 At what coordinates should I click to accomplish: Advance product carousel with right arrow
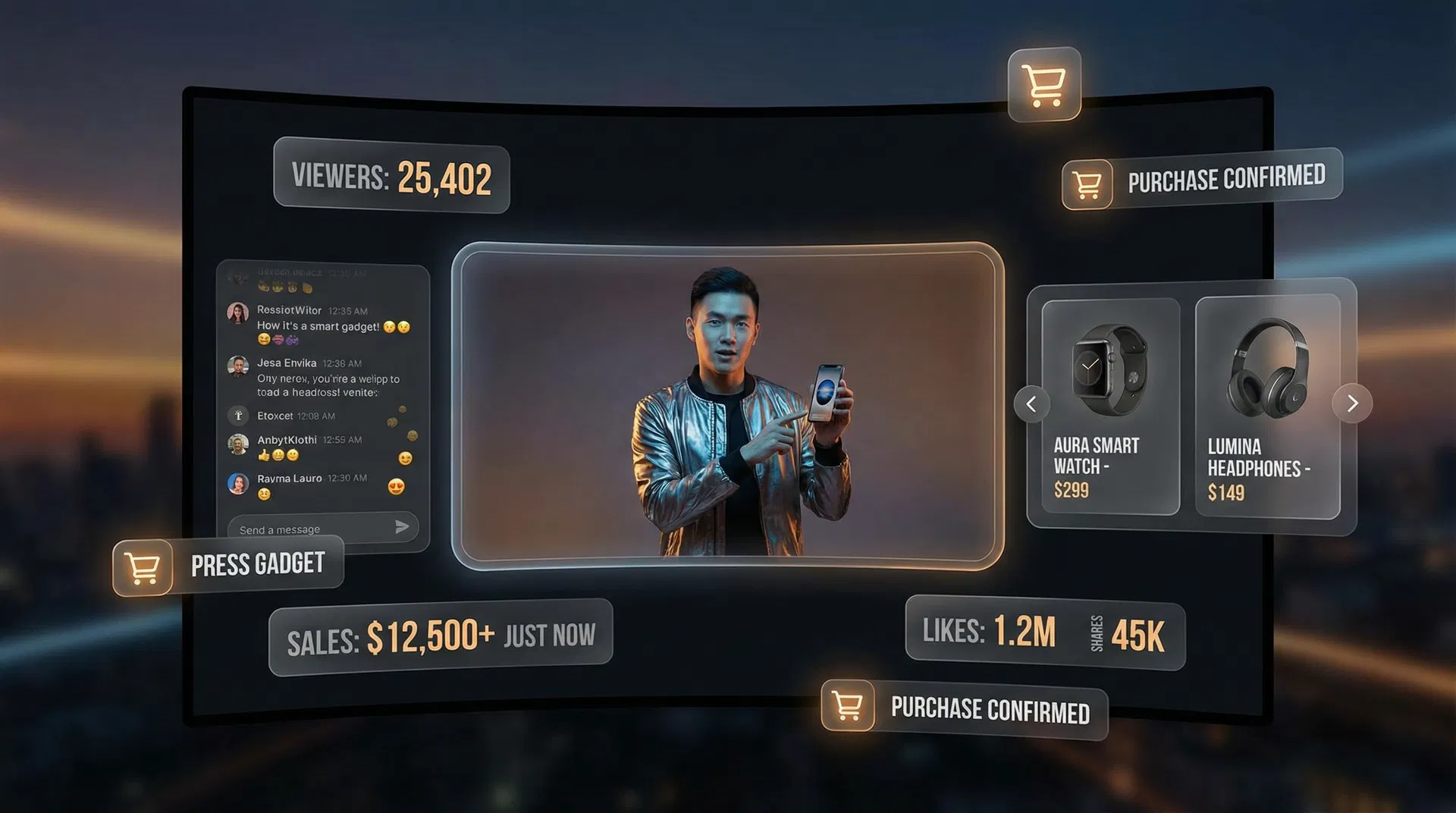[1352, 403]
